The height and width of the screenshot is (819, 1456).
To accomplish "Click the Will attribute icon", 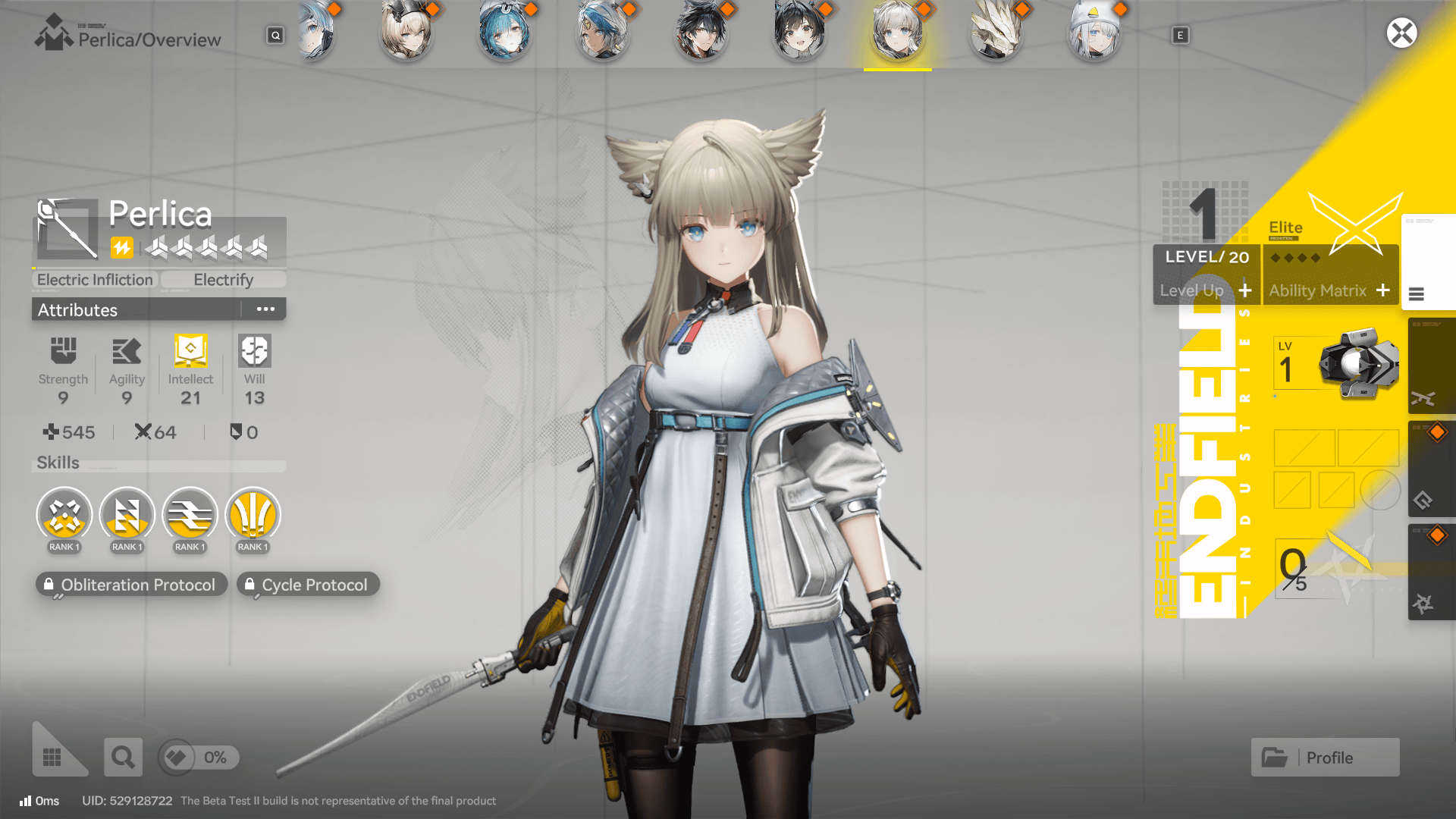I will tap(253, 351).
